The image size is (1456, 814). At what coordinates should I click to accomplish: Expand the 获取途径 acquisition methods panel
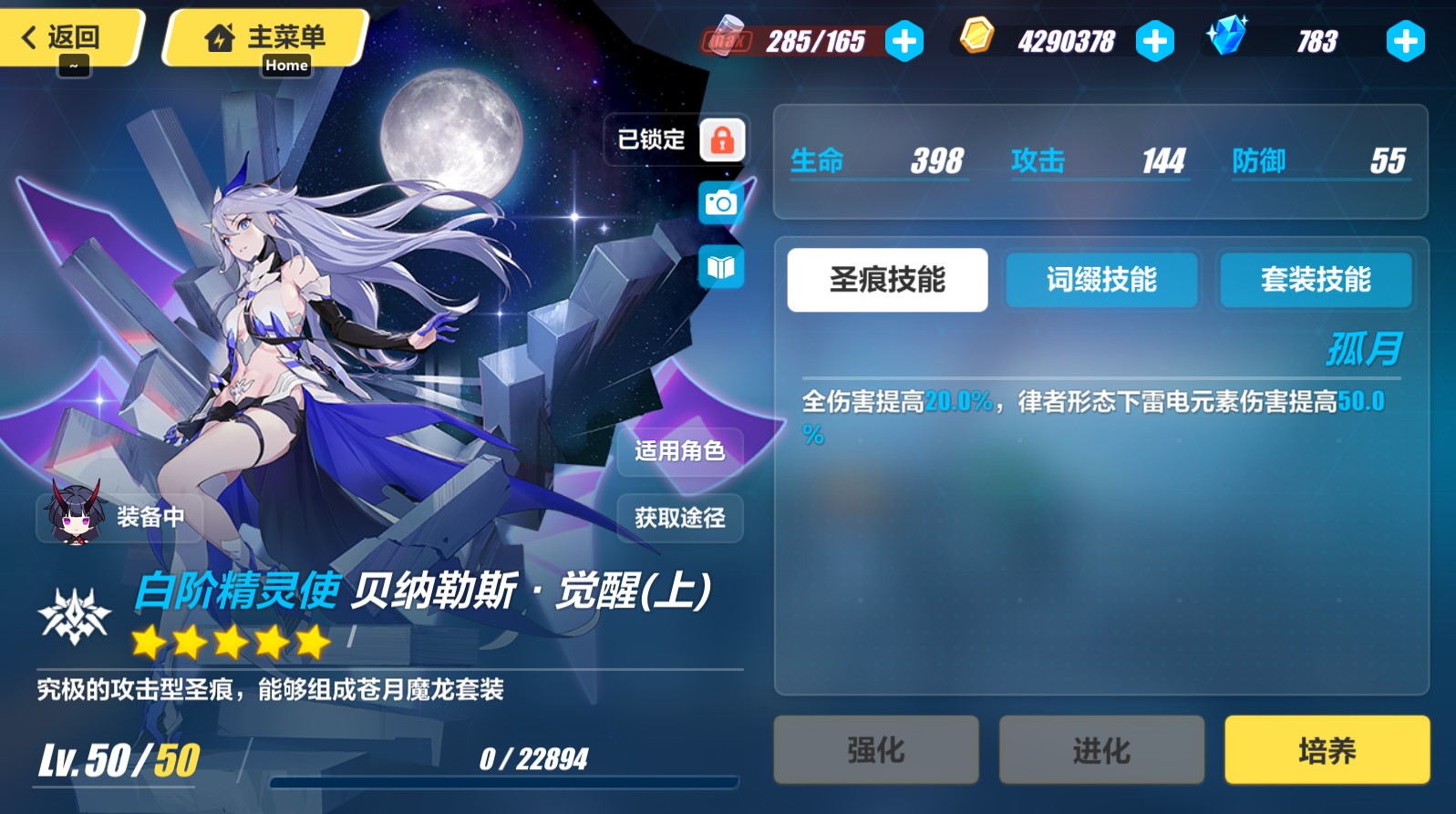point(678,518)
